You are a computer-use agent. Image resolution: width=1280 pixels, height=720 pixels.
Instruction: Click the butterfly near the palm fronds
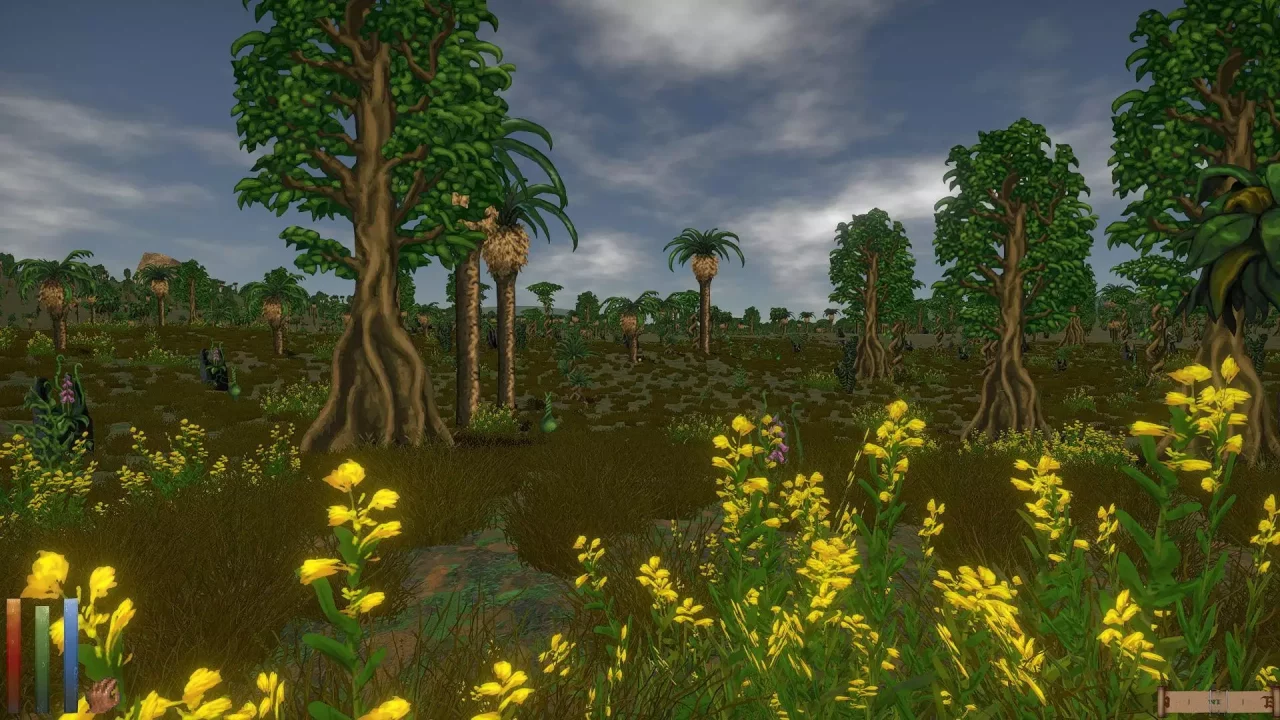tap(461, 201)
